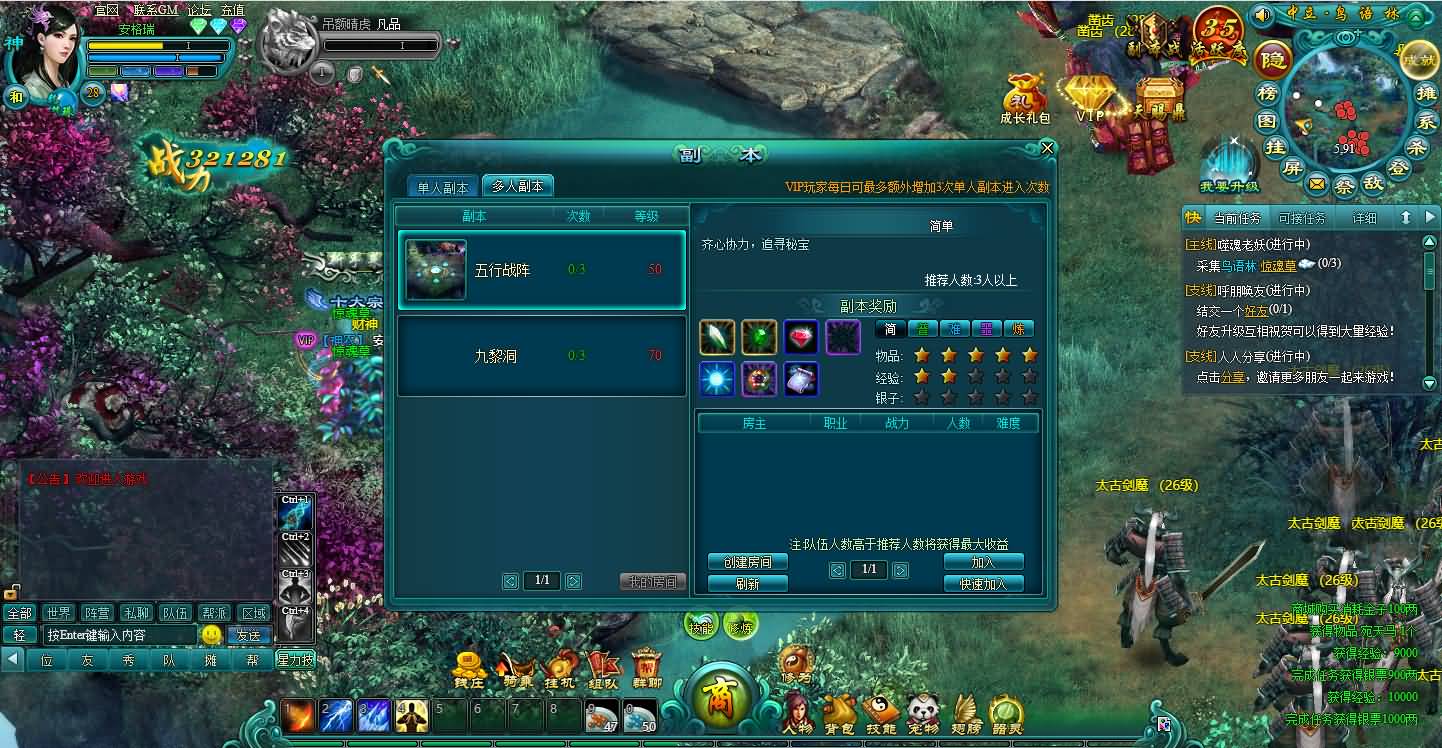Viewport: 1442px width, 748px height.
Task: Open the 可接任务 available quests tab
Action: pyautogui.click(x=1302, y=218)
